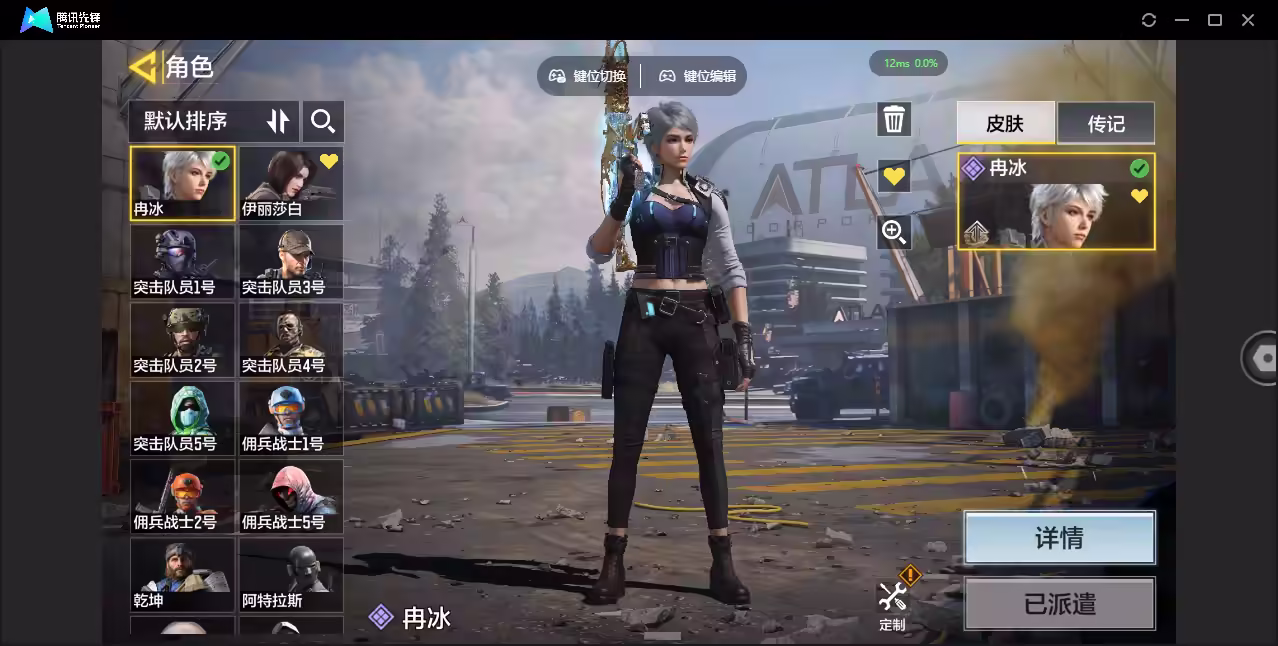
Task: Choose the 佣兵战士5号 character
Action: [291, 496]
